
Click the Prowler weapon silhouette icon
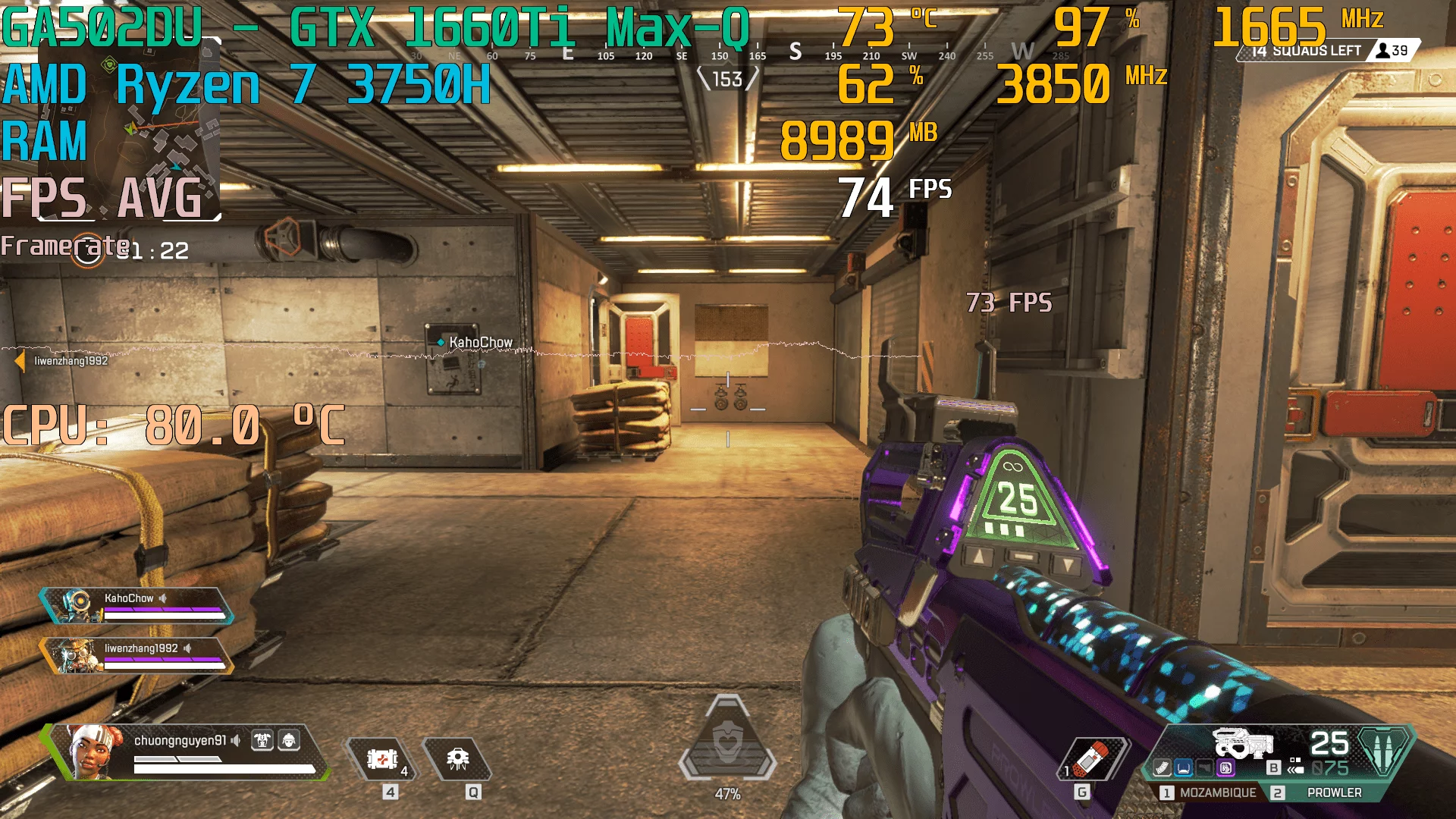click(x=1242, y=742)
